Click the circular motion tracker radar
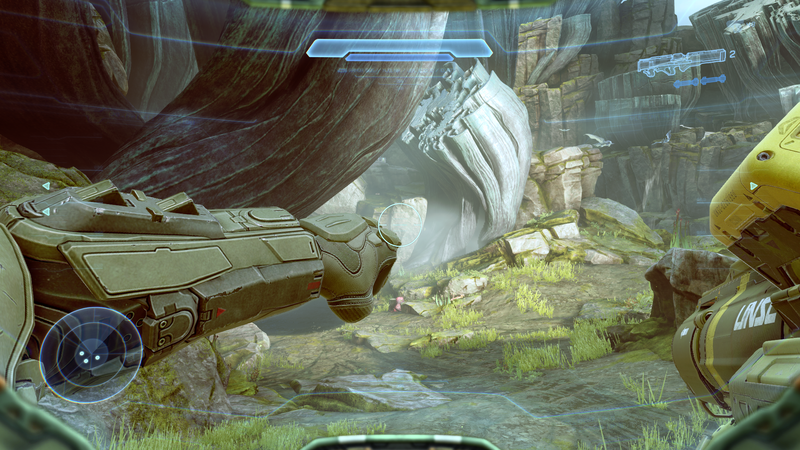Viewport: 800px width, 450px height. click(x=91, y=355)
